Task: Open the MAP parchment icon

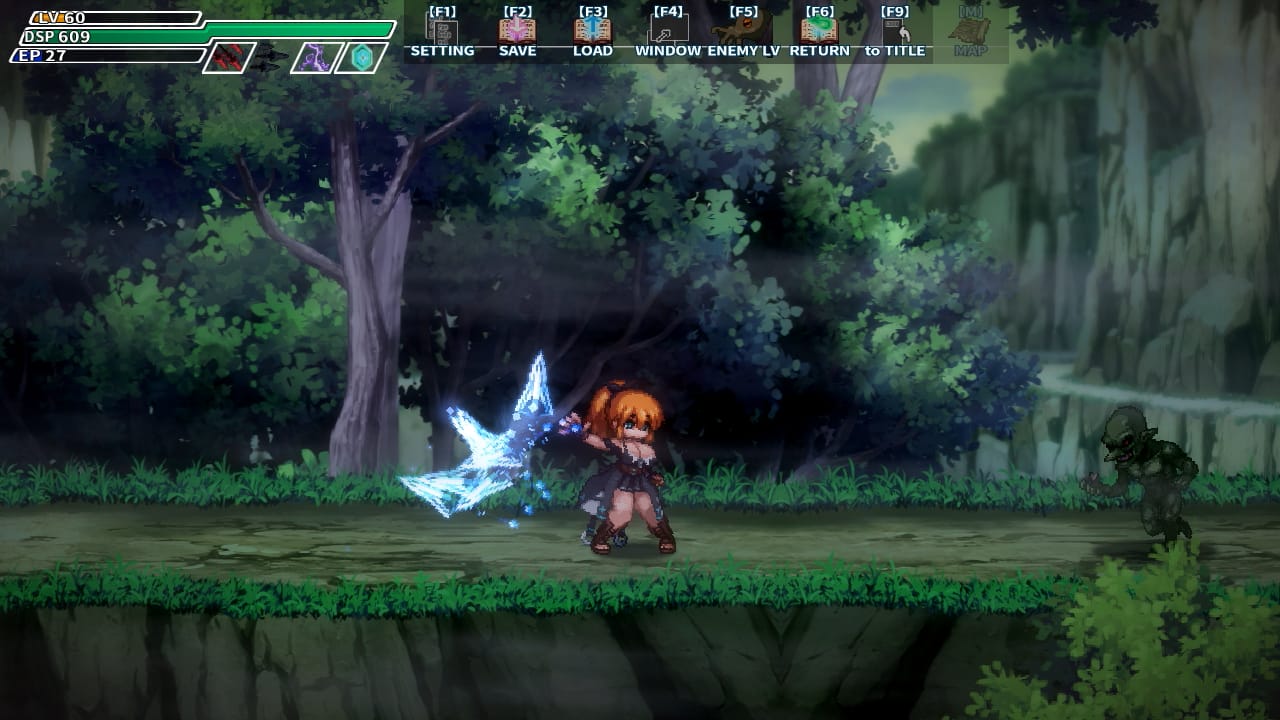Action: 970,33
